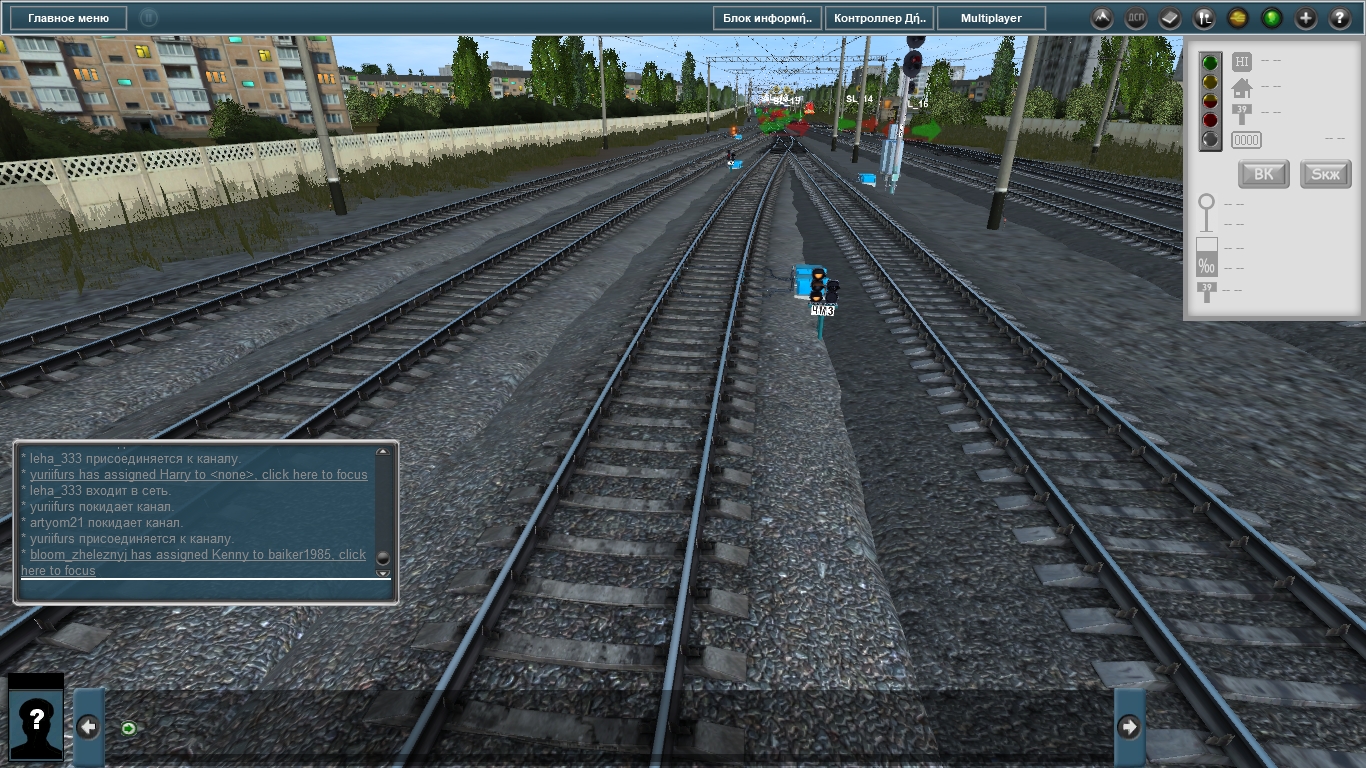Toggle the orange arrows round button
Image resolution: width=1366 pixels, height=768 pixels.
tap(1238, 18)
